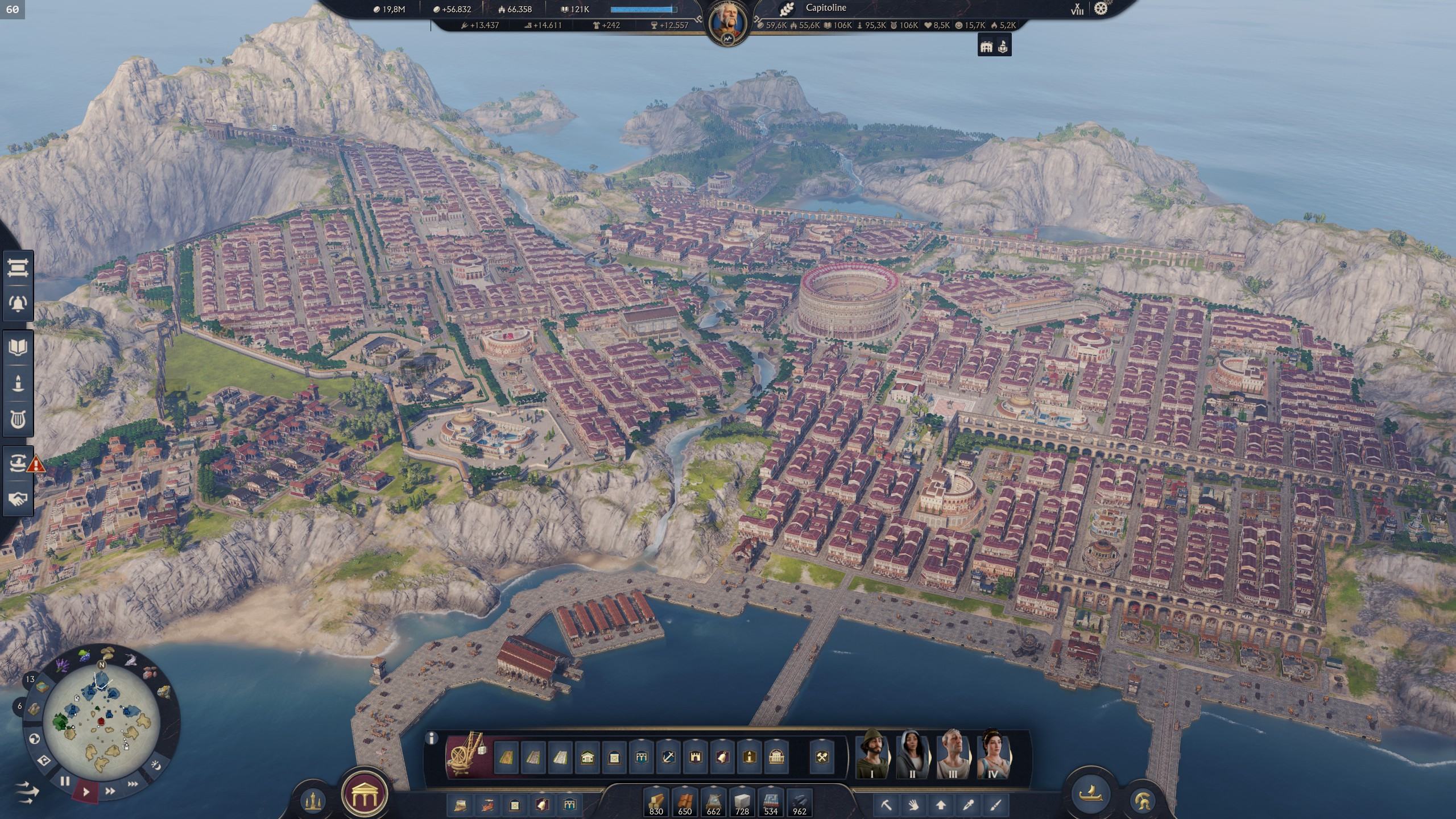1456x819 pixels.
Task: Set game speed to double fast-forward
Action: point(110,791)
